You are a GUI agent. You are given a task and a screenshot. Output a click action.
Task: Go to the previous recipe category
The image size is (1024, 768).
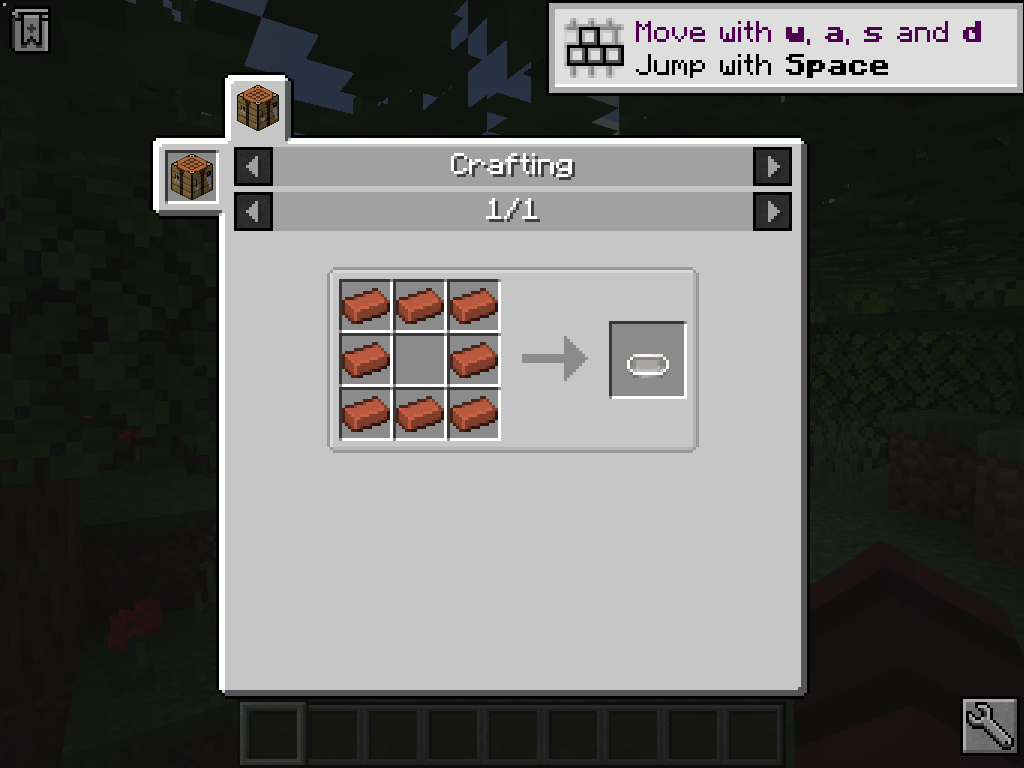click(x=253, y=166)
